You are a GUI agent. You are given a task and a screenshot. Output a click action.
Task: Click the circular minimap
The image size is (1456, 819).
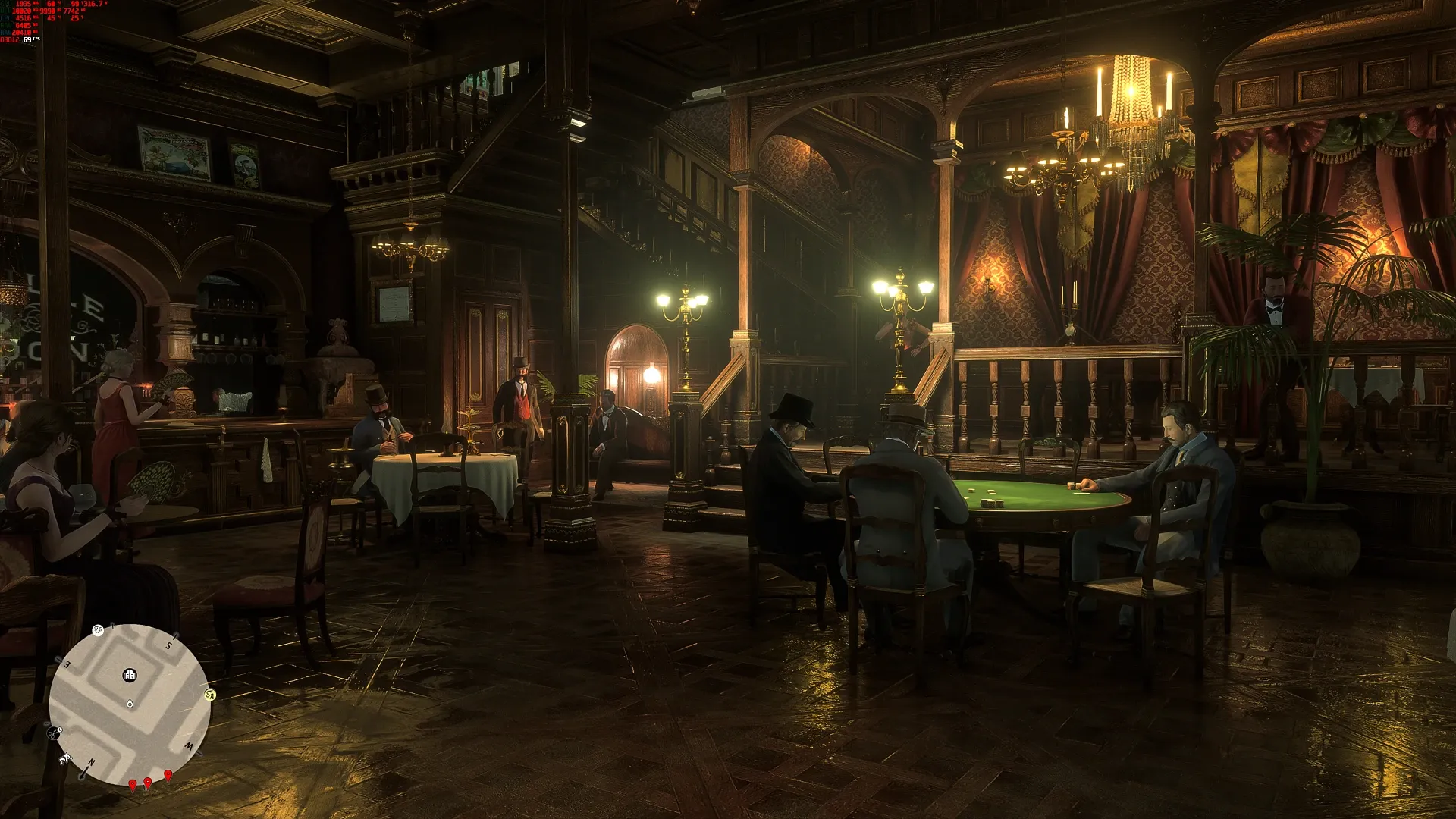point(129,704)
